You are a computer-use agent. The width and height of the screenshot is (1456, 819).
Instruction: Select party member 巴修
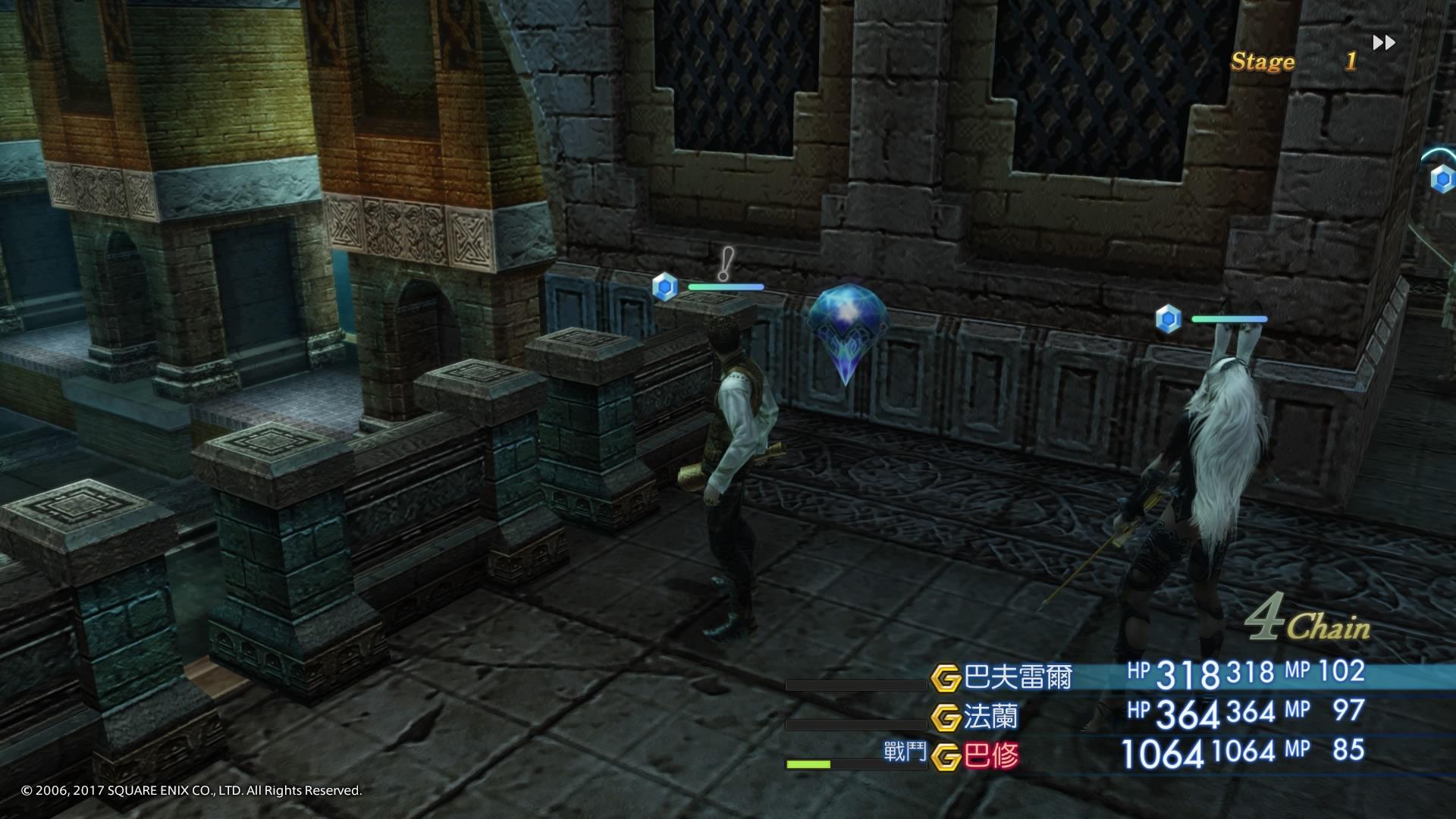(990, 756)
